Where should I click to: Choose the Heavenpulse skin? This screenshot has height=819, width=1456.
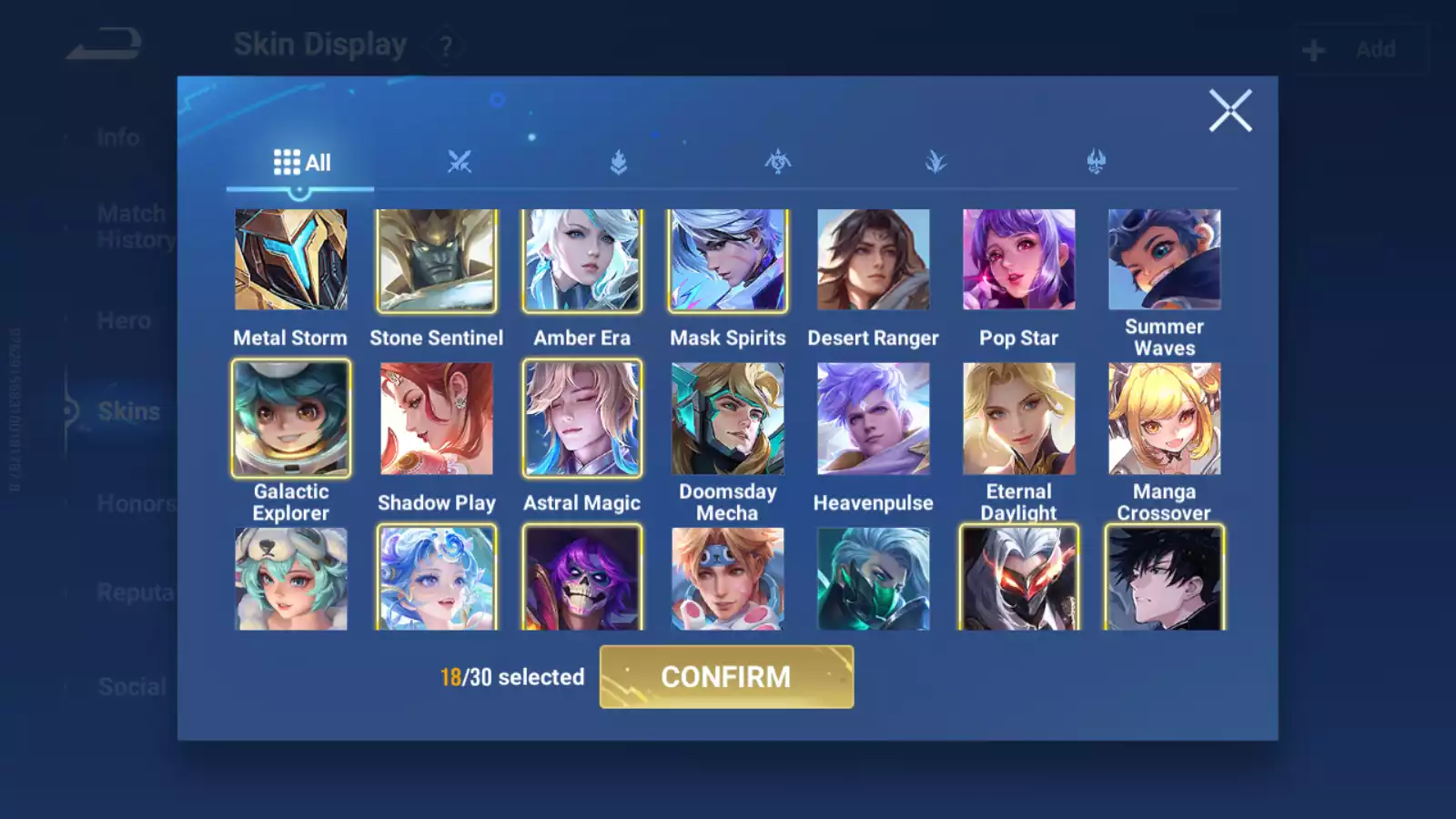874,419
